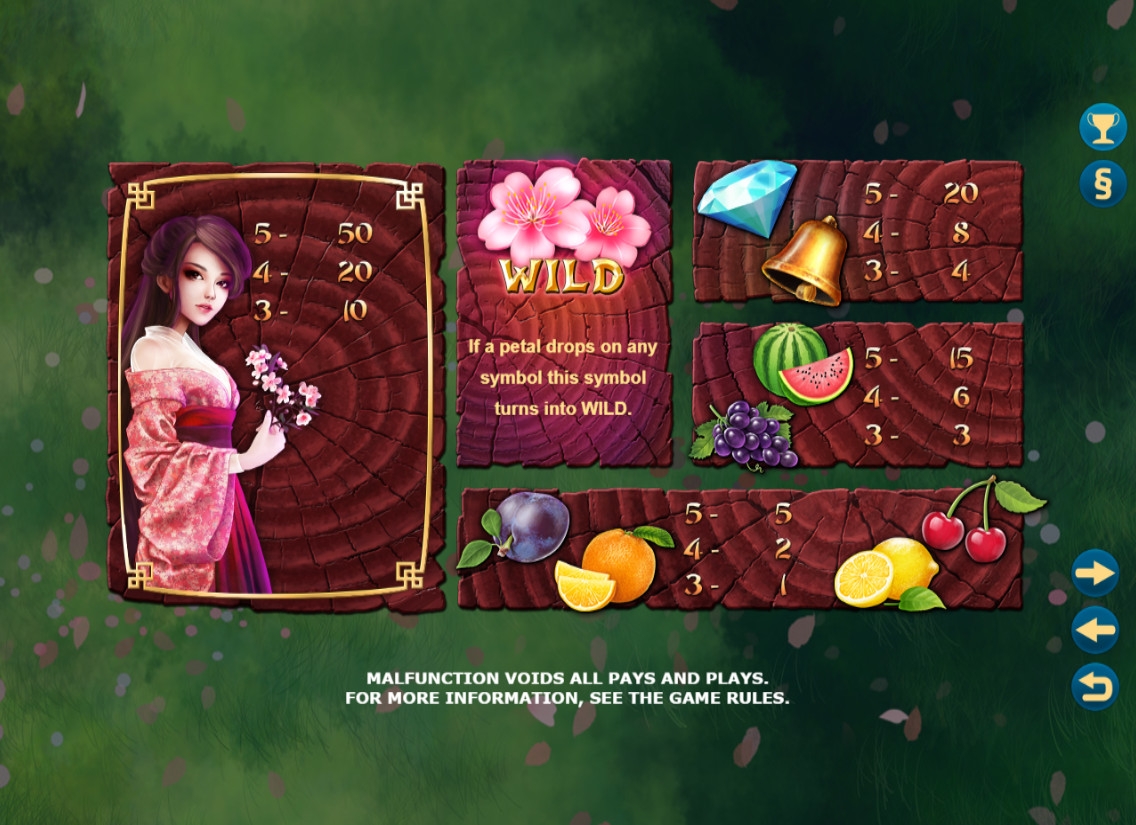
Task: Go to the previous paytable page
Action: (x=1095, y=630)
